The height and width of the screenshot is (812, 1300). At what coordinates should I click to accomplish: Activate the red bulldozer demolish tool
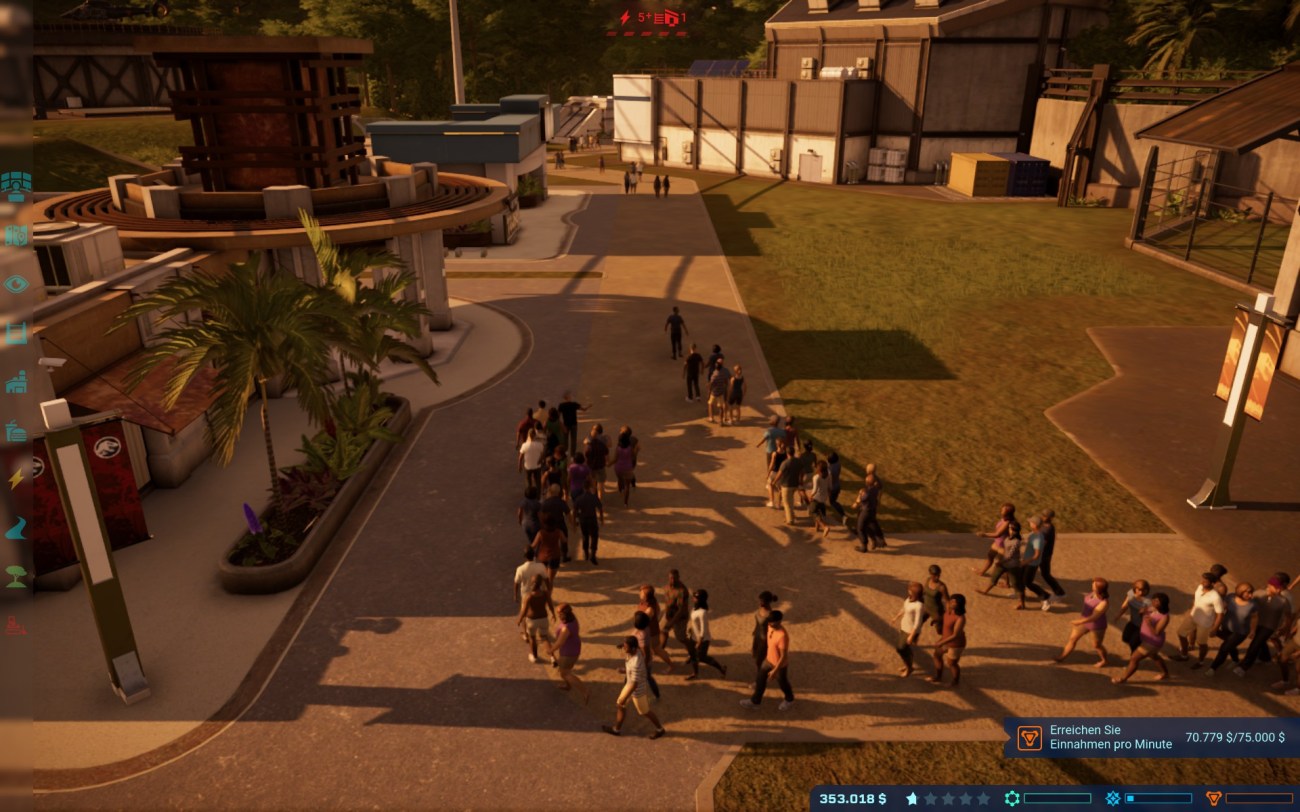[x=16, y=626]
